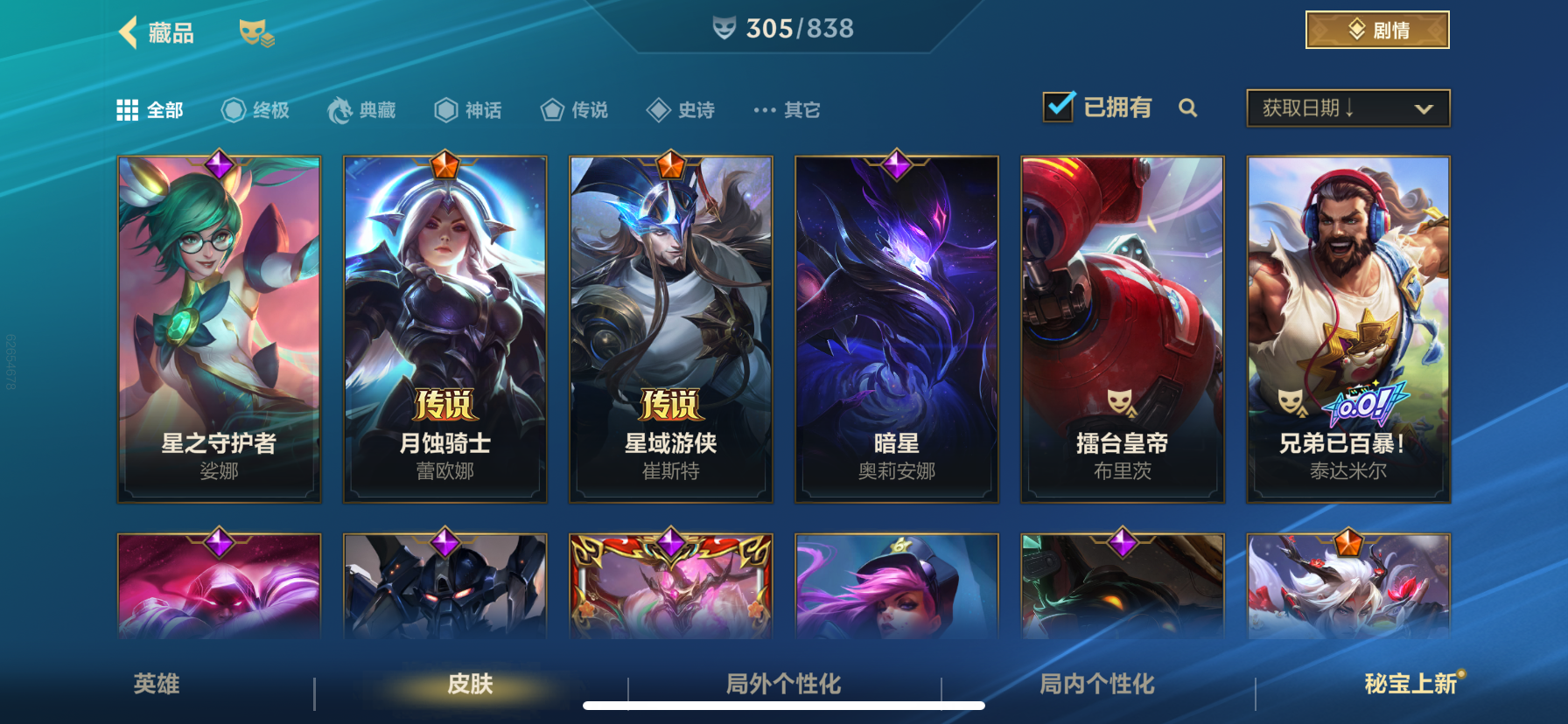Click the 史诗 diamond filter icon

[x=659, y=108]
